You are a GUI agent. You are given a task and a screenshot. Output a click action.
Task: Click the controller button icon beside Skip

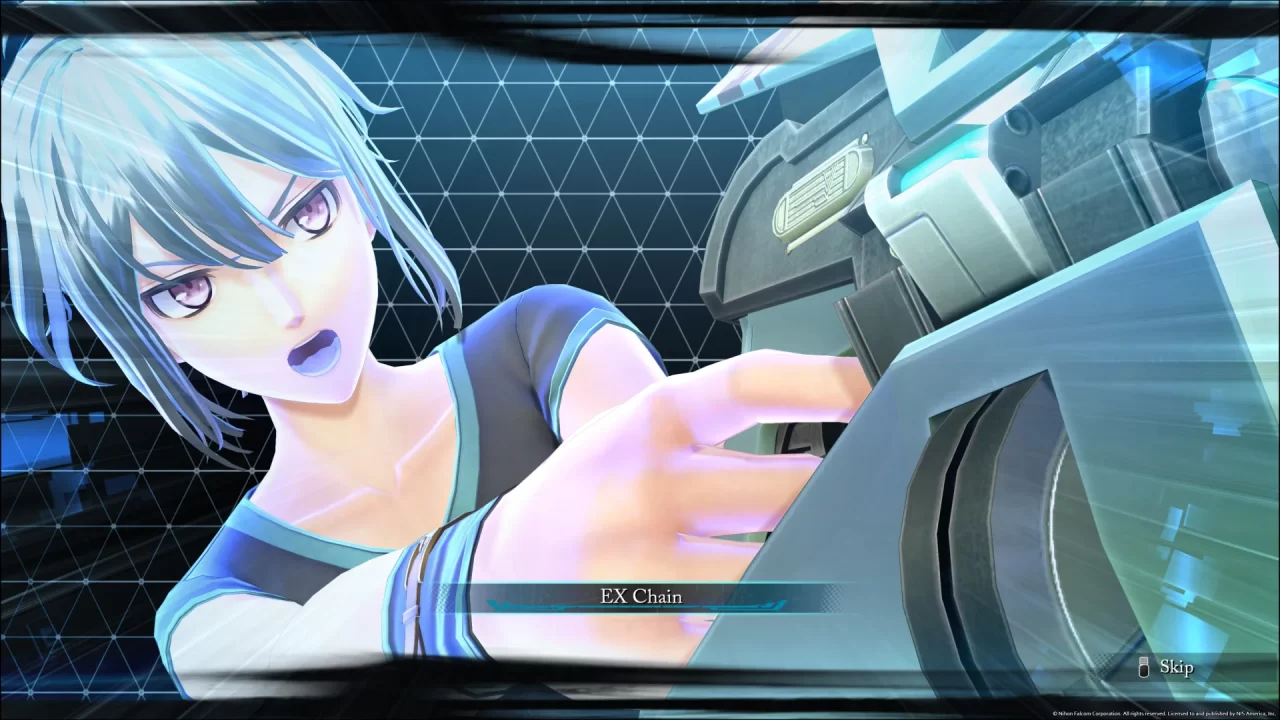click(x=1143, y=667)
